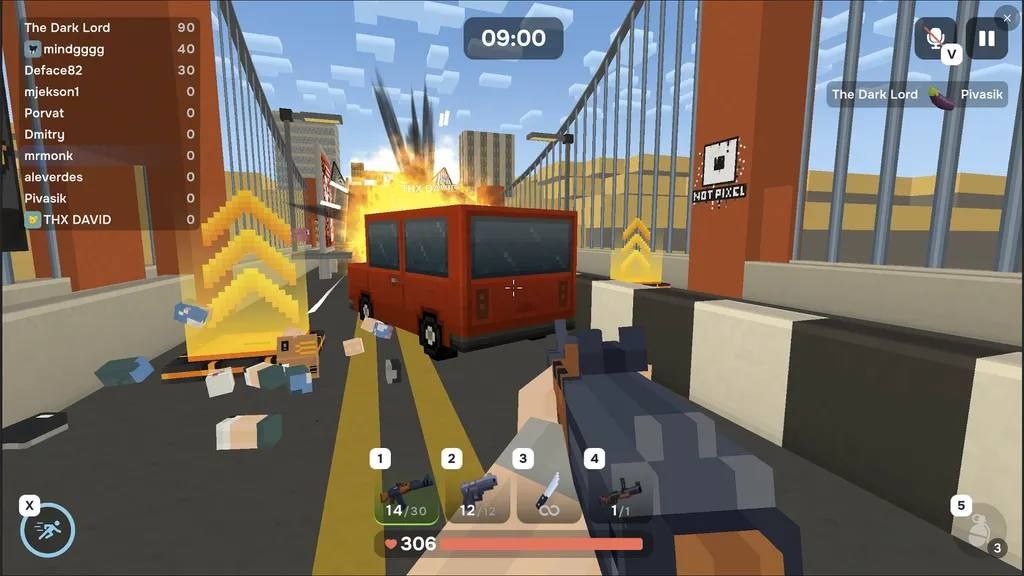The image size is (1024, 576).
Task: Select THX DAVID in the player list
Action: 110,220
